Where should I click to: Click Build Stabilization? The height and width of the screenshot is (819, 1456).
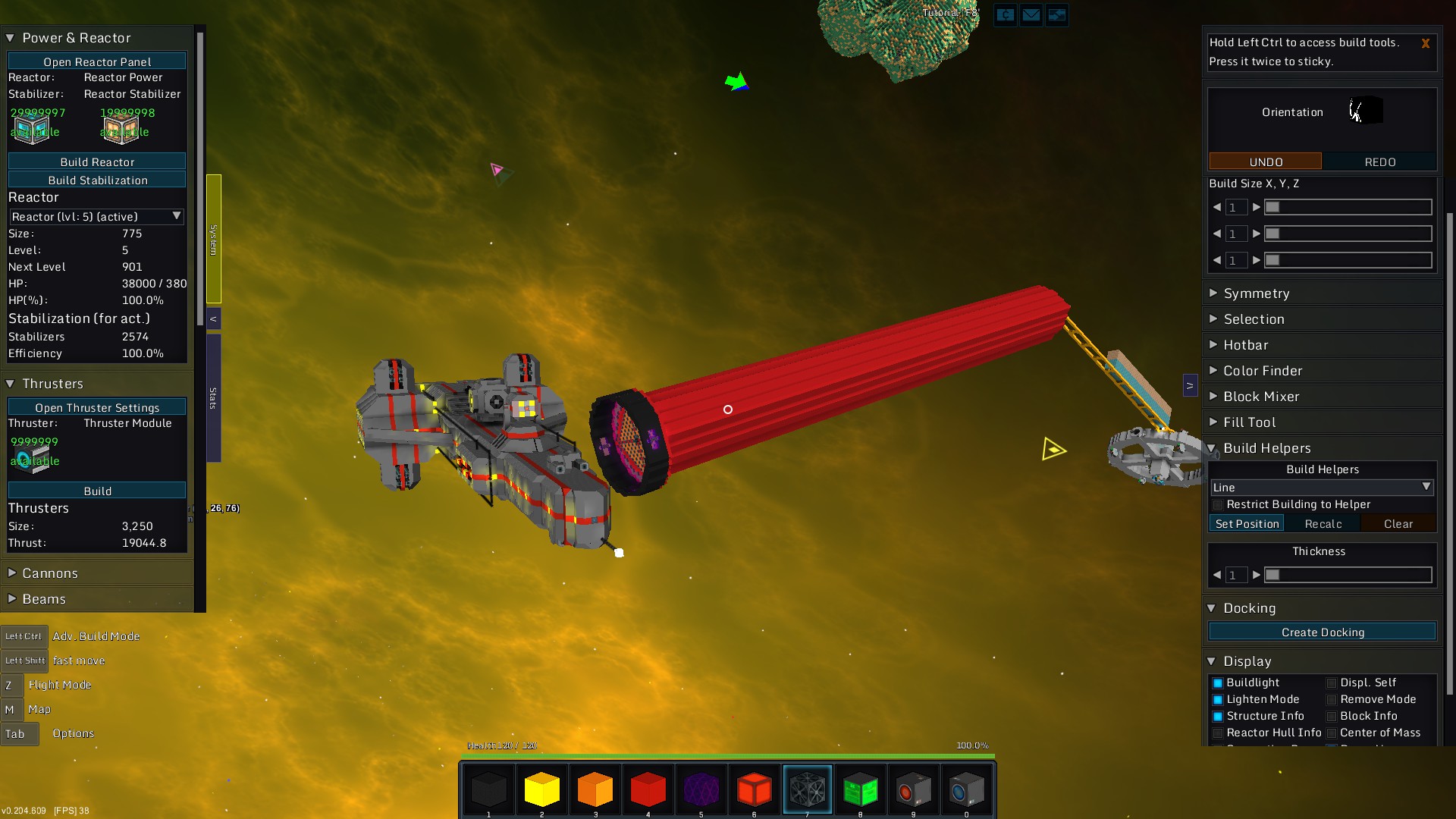coord(97,180)
